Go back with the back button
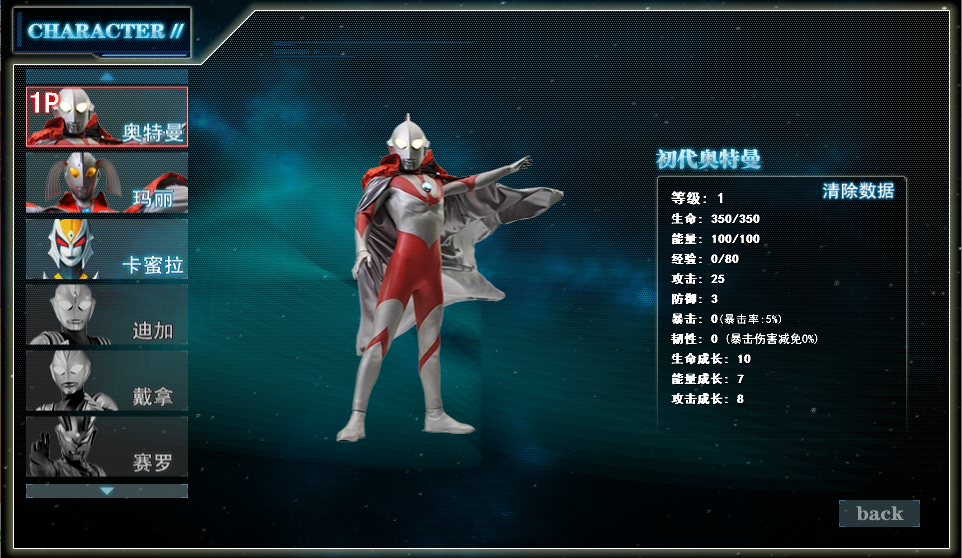The image size is (962, 558). pos(879,514)
